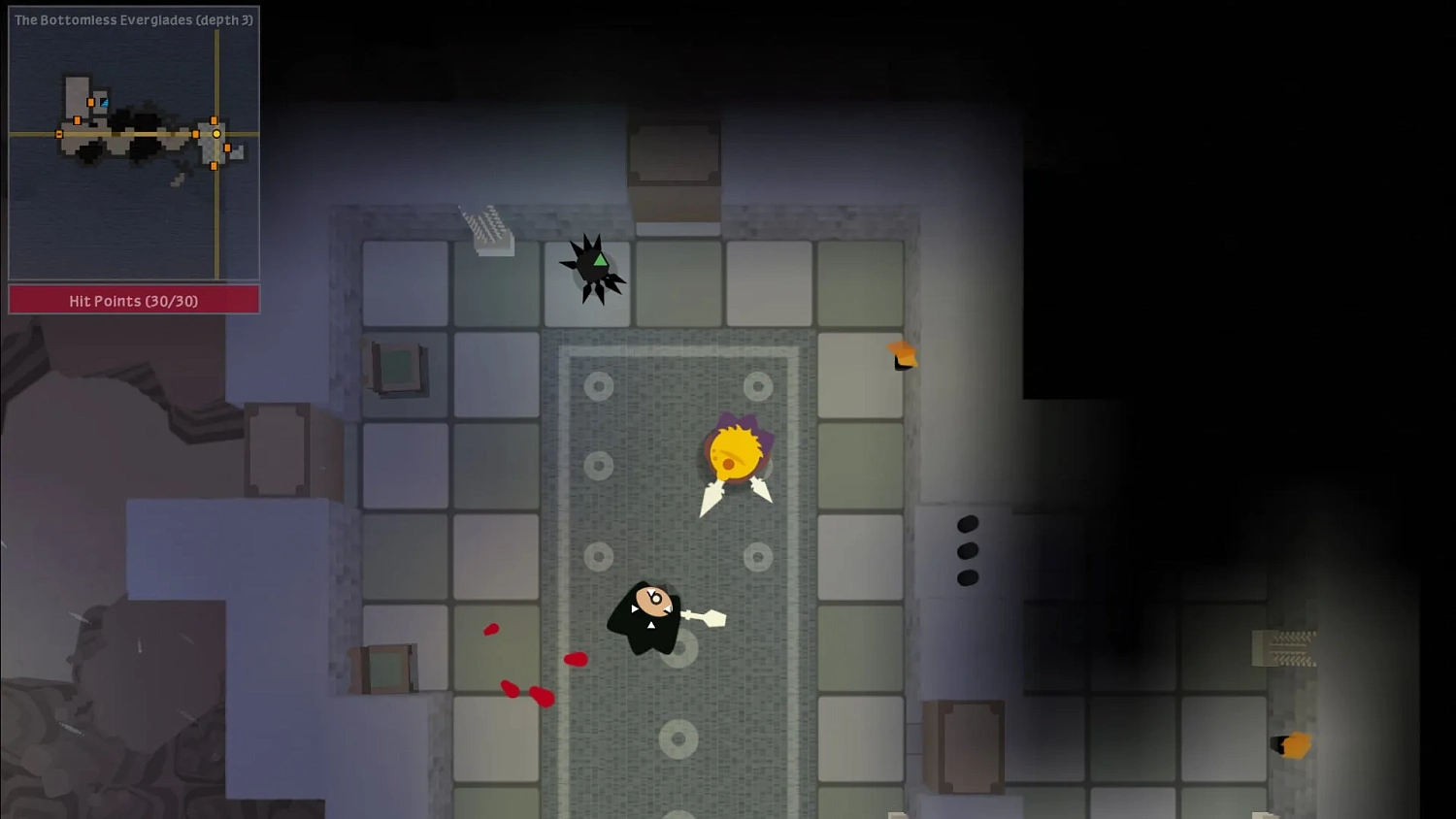Click the spiked grate on the right wall

1286,645
